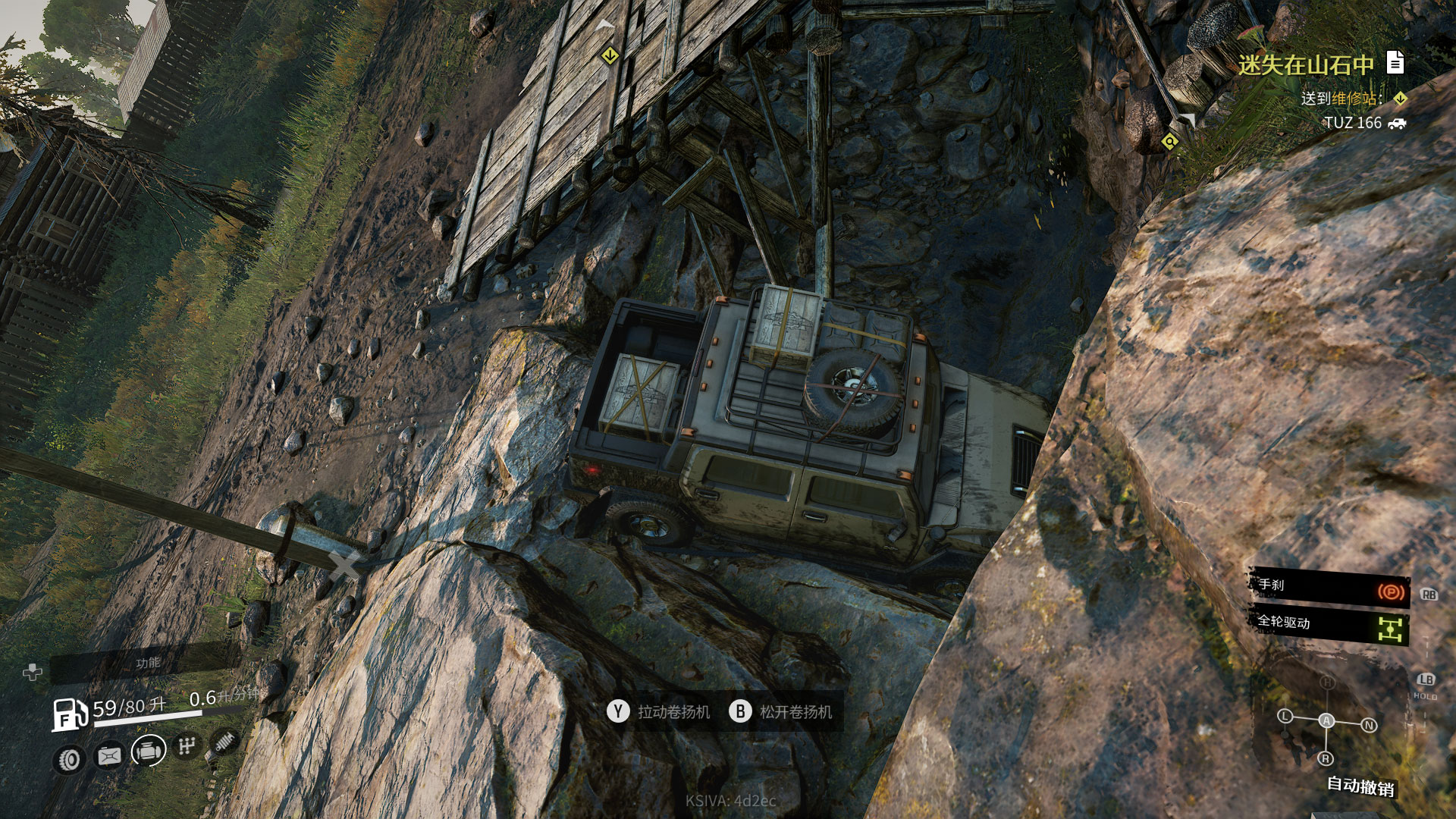The image size is (1456, 819).
Task: Select the A automatic gear position
Action: tap(1326, 720)
